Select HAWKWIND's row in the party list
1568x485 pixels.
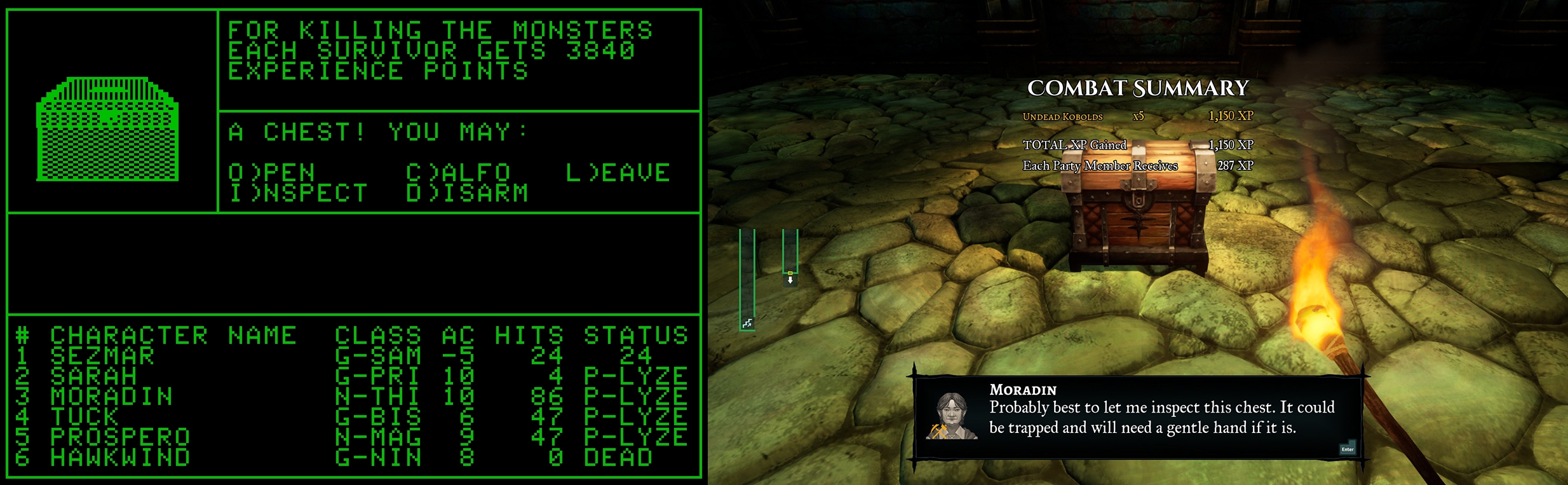120,458
